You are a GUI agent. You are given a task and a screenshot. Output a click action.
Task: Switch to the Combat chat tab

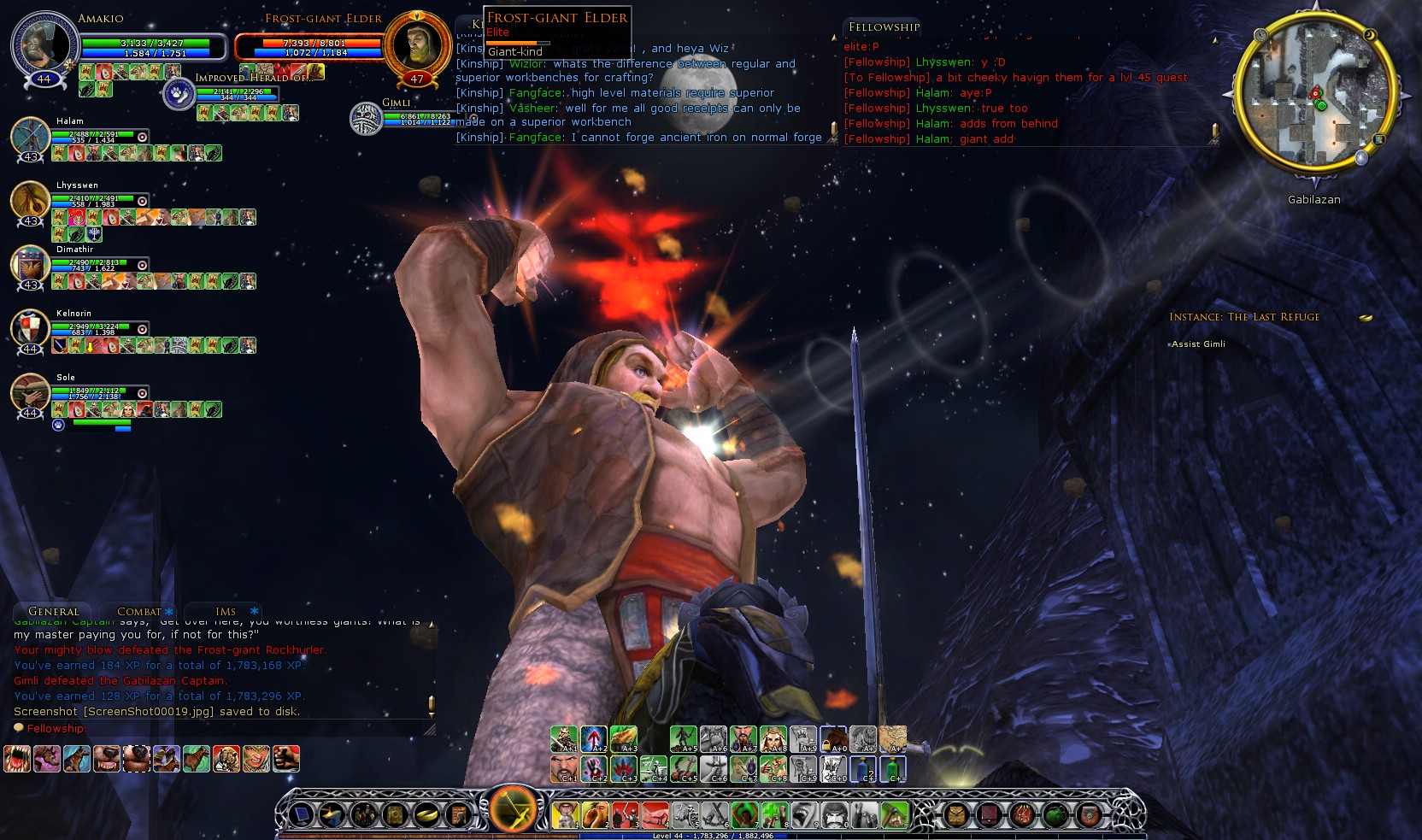pyautogui.click(x=139, y=612)
